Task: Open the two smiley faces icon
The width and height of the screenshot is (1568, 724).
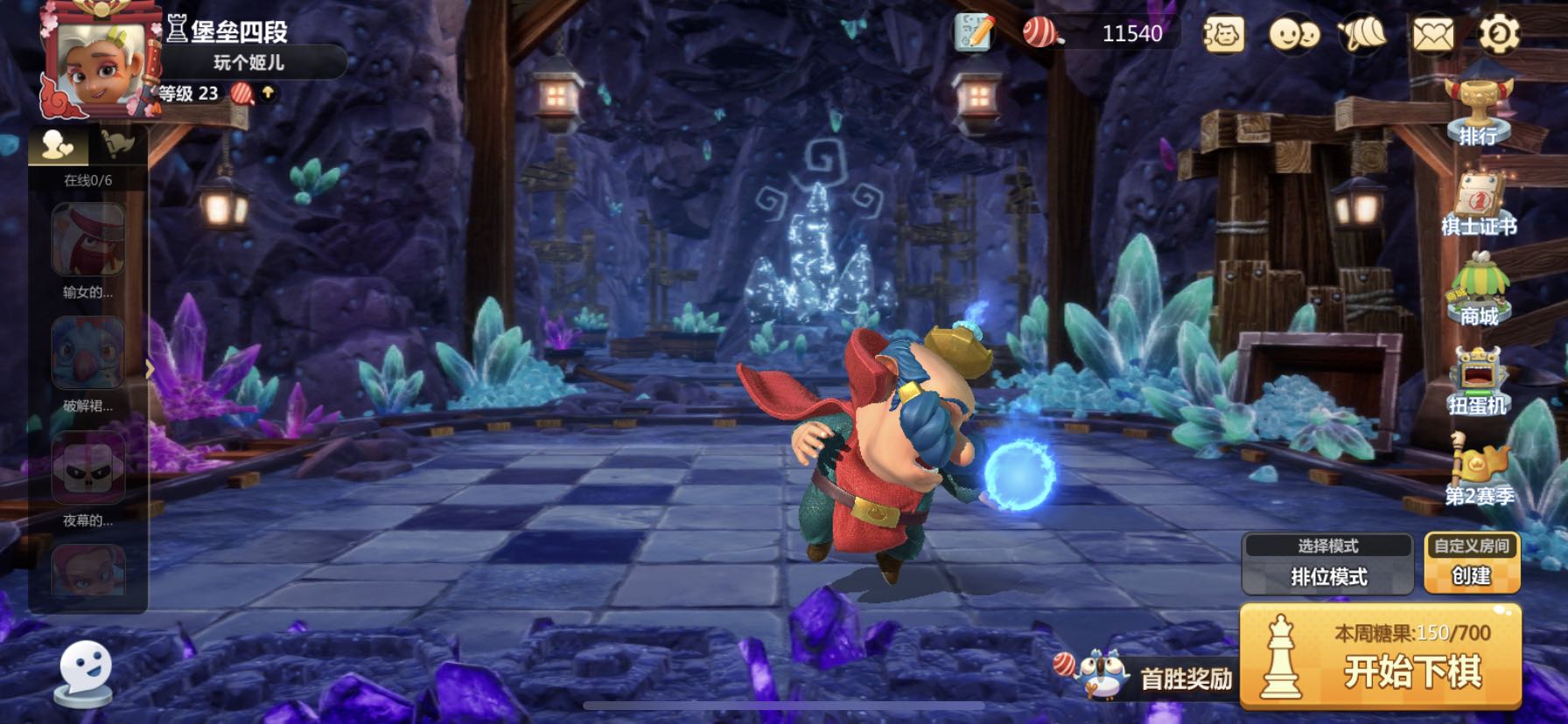Action: (x=1293, y=35)
